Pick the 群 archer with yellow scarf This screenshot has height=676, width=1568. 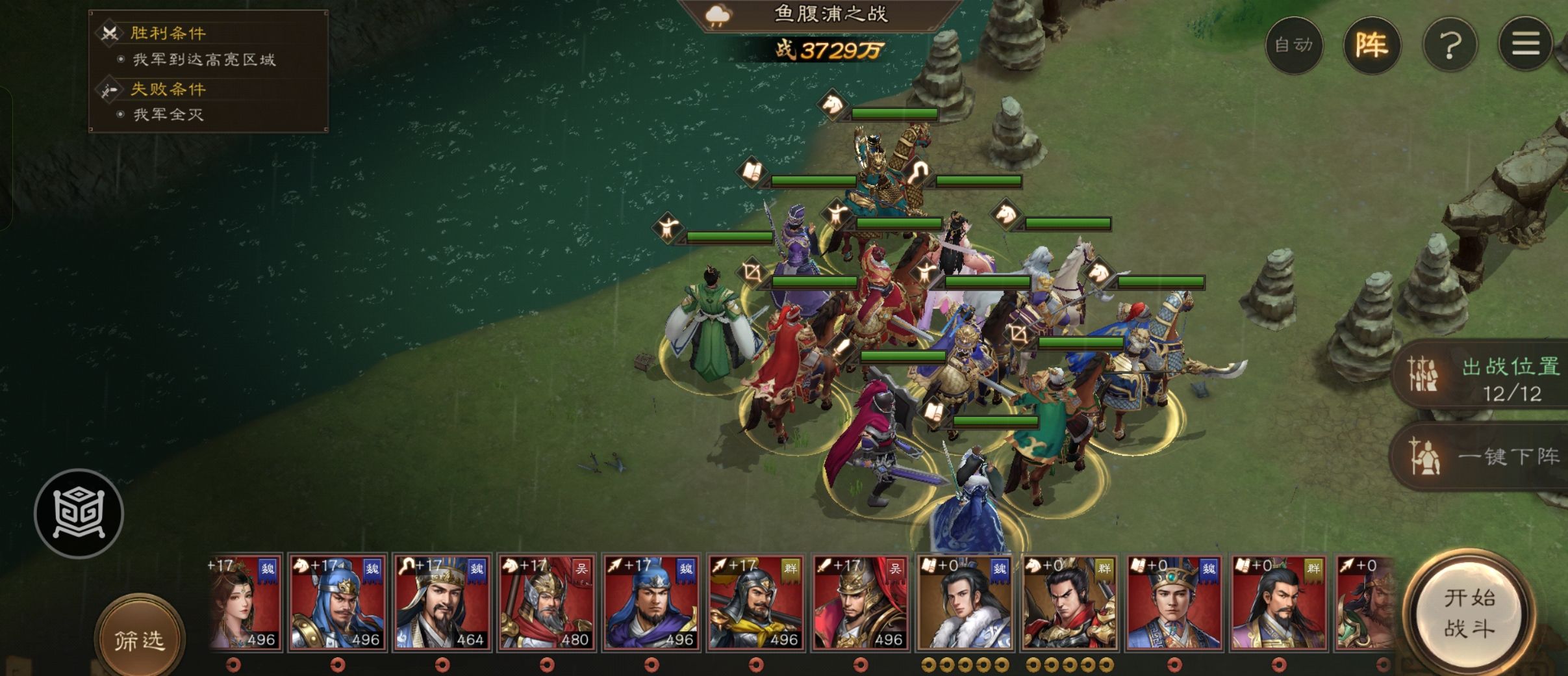(x=755, y=603)
